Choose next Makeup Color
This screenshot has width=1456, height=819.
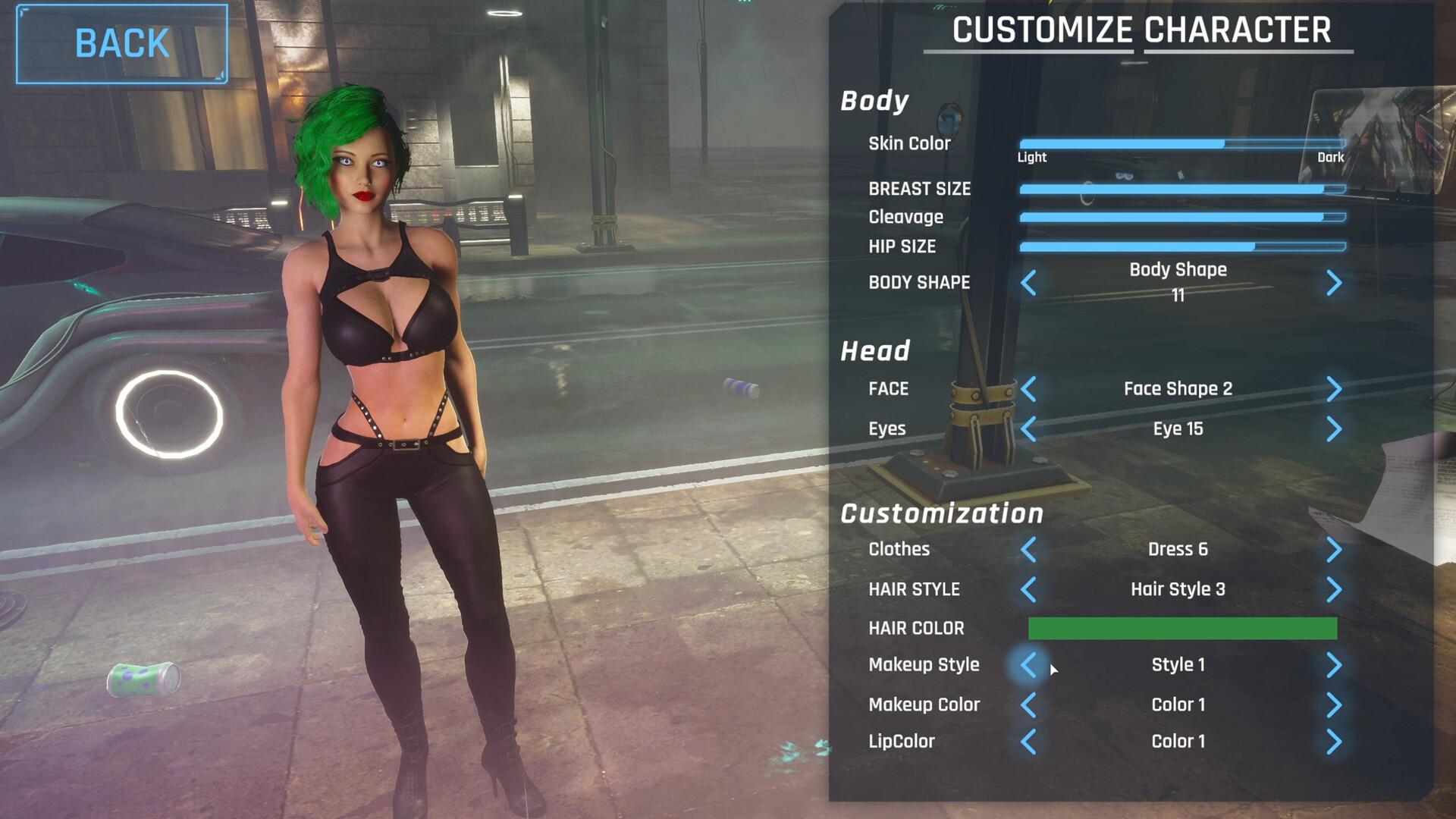point(1334,705)
